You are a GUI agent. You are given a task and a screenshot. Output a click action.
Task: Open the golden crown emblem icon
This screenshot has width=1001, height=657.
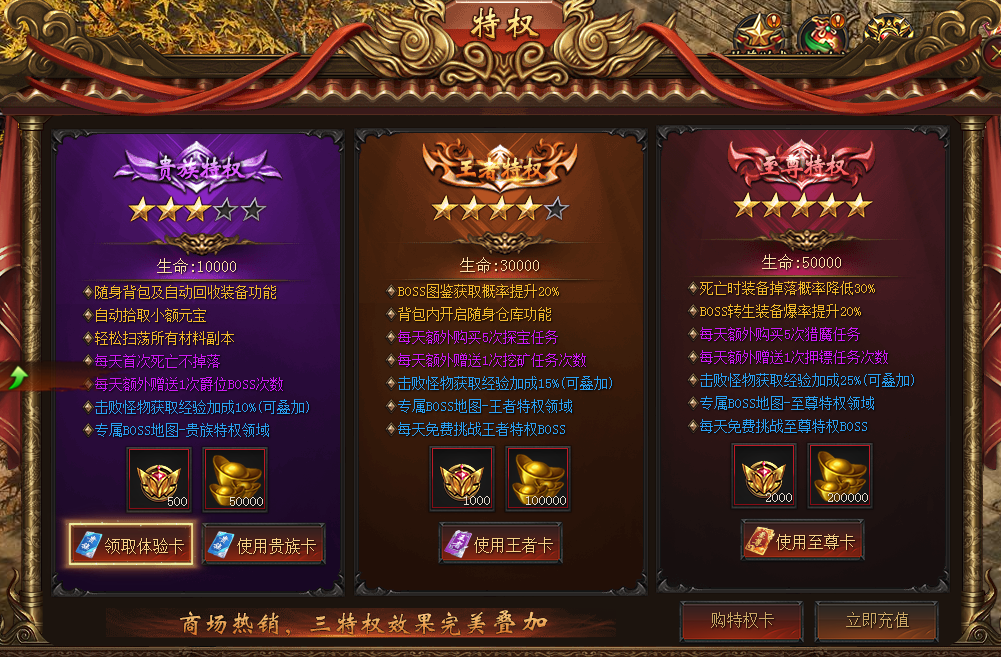point(887,32)
